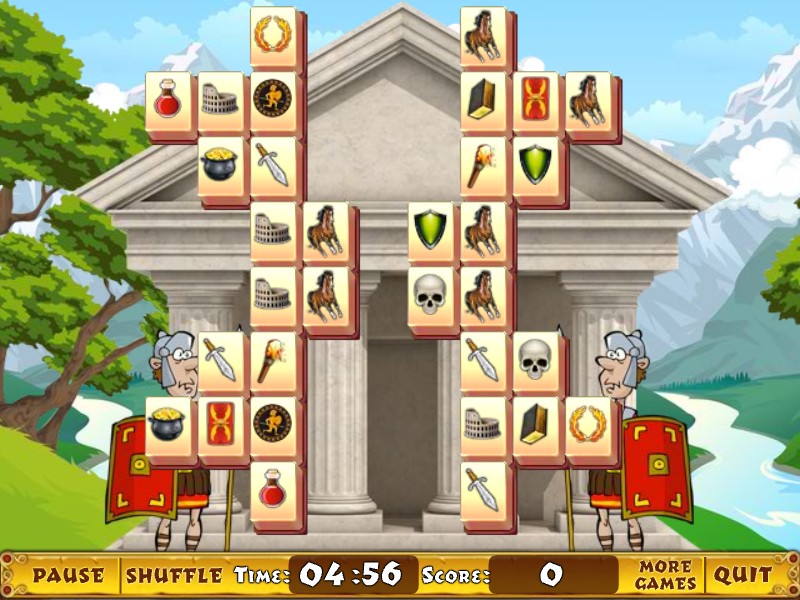Choose the book tile beside the red banner
Screen dimensions: 800x600
(x=483, y=101)
